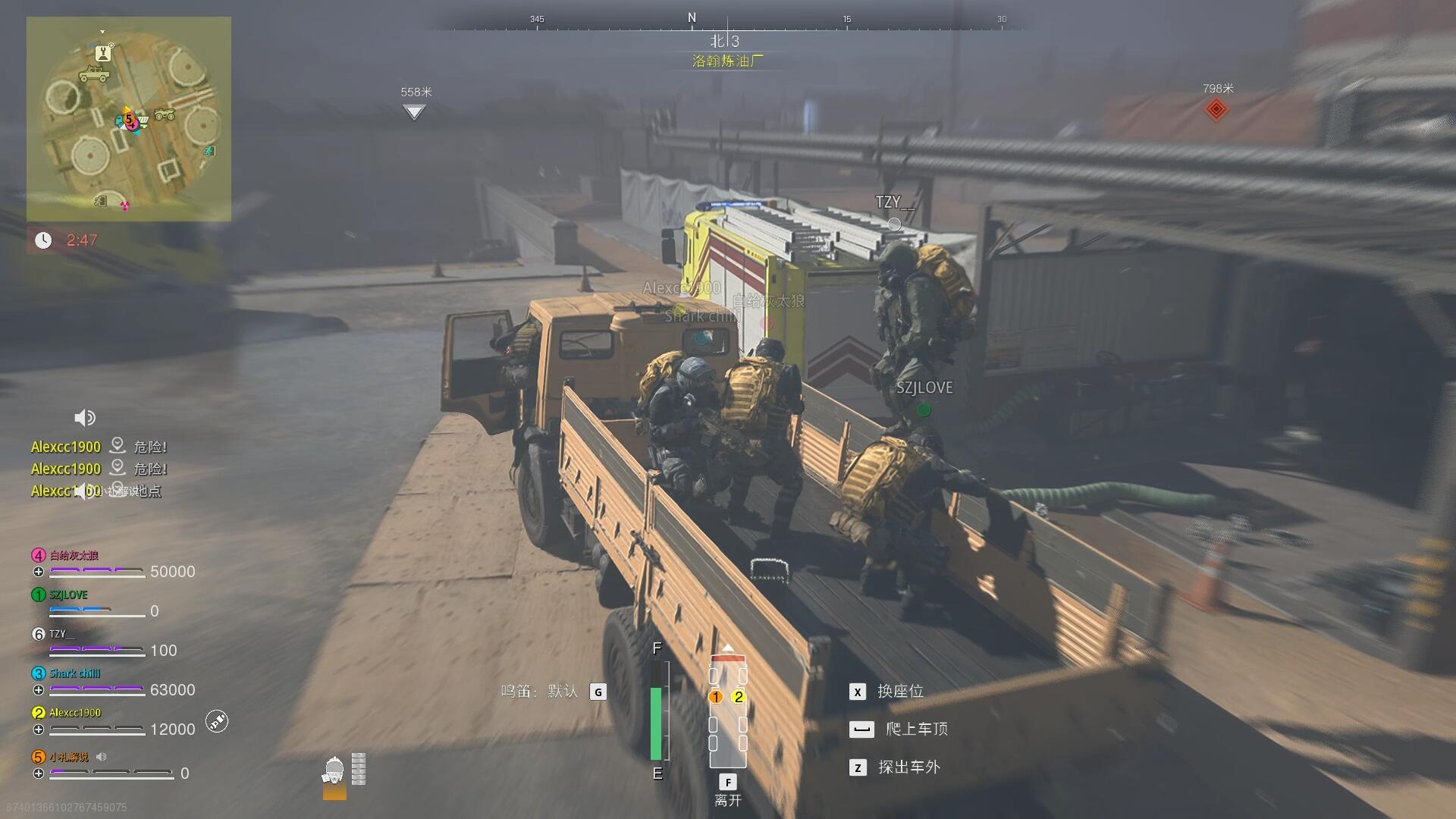The height and width of the screenshot is (819, 1456).
Task: Select squad member SZJLOVE in the squad list
Action: (68, 595)
